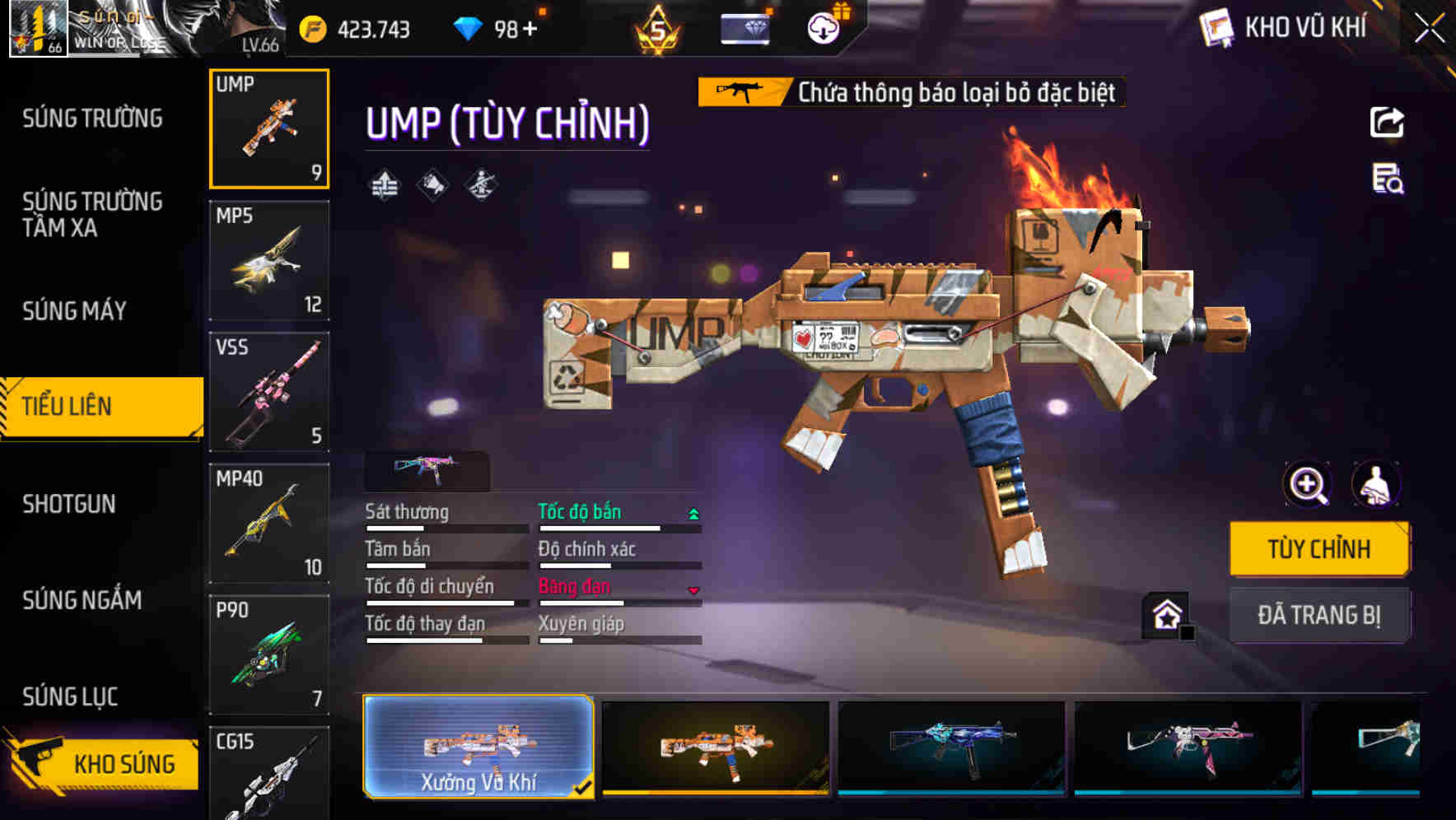This screenshot has height=820, width=1456.
Task: Open the character preview icon
Action: tap(1375, 484)
